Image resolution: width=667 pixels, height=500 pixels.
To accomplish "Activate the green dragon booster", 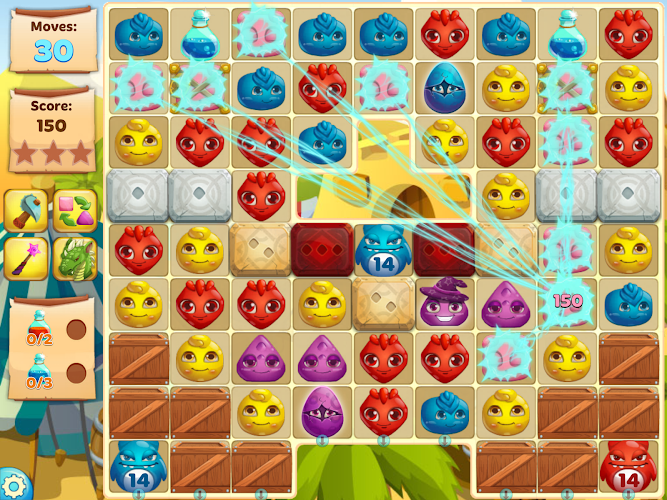I will (75, 258).
